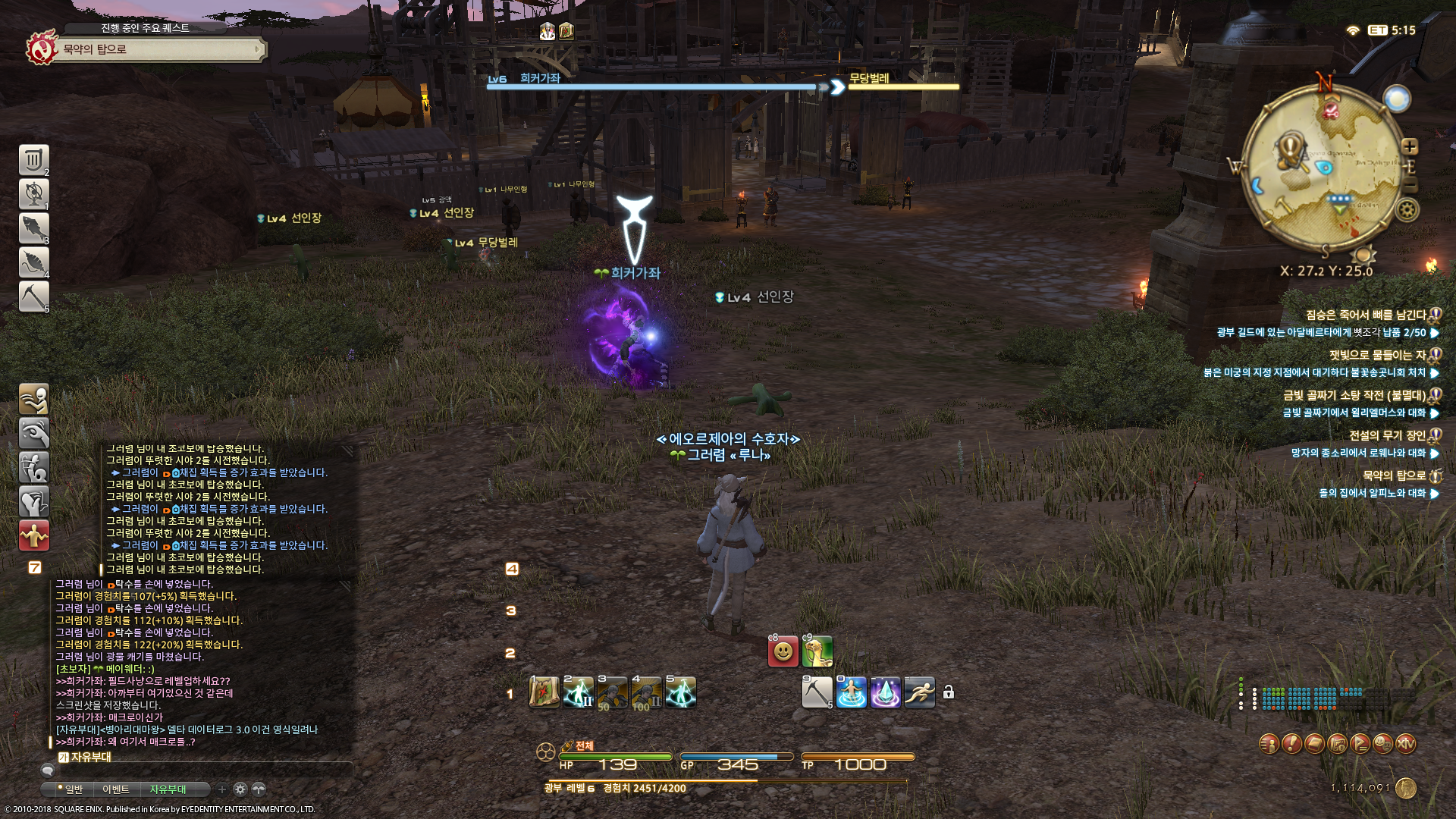Select the 전설의 무기 장인 quest entry
This screenshot has width=1456, height=819.
point(1387,435)
